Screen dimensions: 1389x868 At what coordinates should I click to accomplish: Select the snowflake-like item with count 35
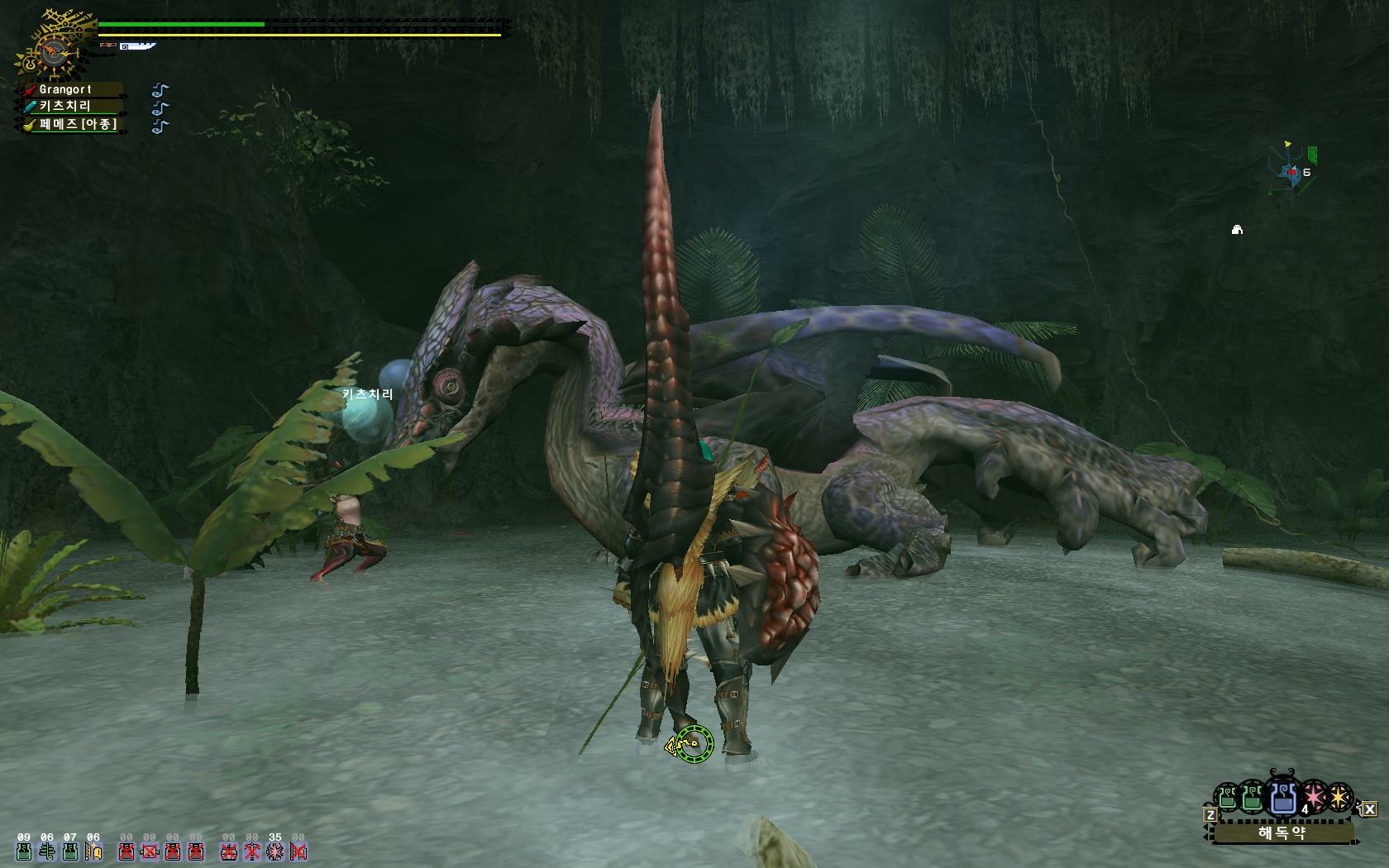(x=274, y=851)
